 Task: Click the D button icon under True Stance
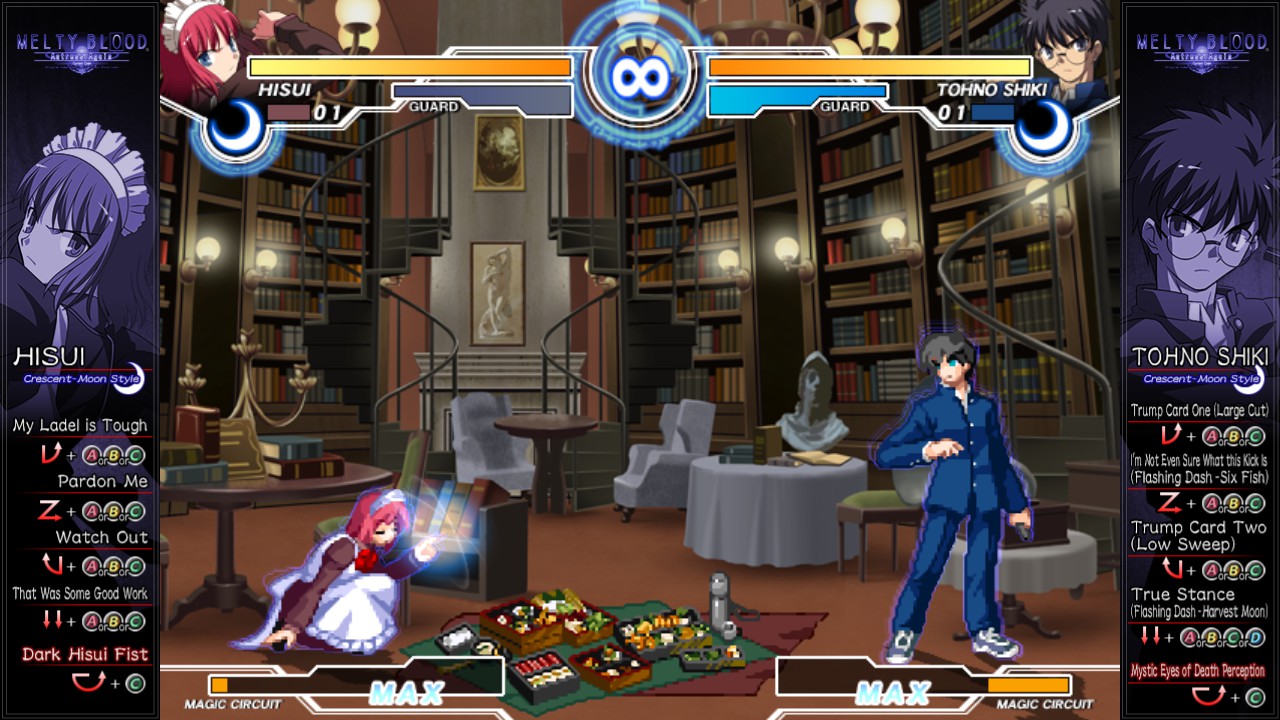(x=1254, y=637)
